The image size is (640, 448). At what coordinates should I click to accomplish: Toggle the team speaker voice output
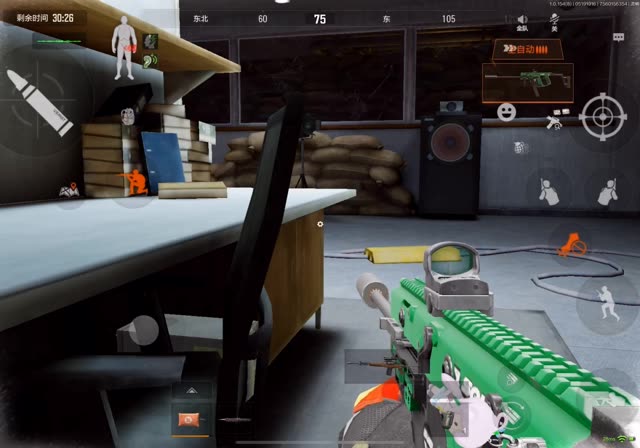522,22
